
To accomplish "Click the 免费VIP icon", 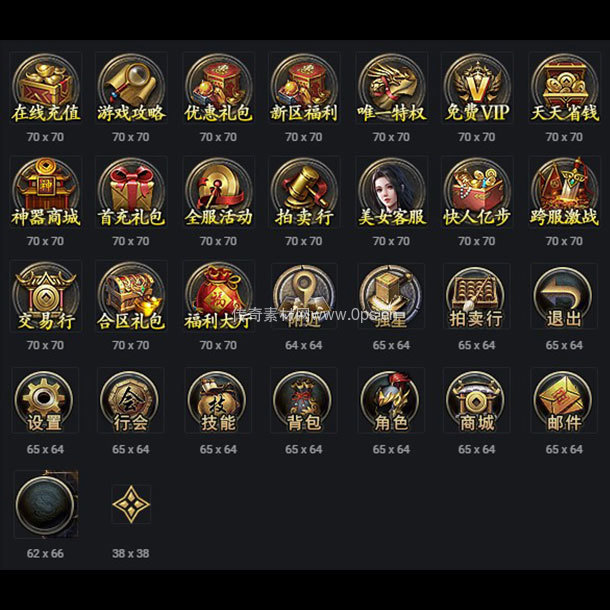I will tap(477, 88).
